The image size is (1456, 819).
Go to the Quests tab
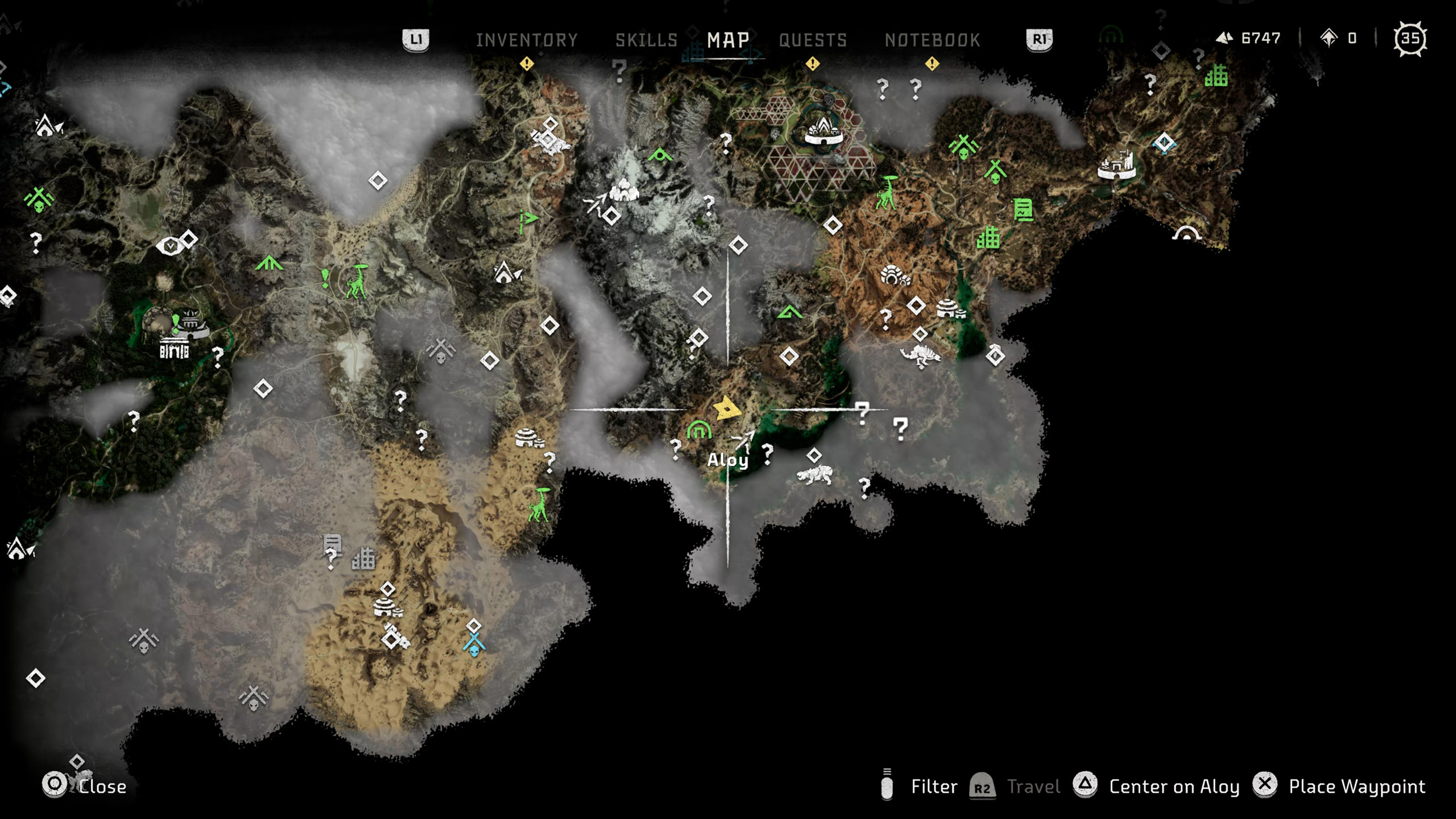click(x=813, y=40)
